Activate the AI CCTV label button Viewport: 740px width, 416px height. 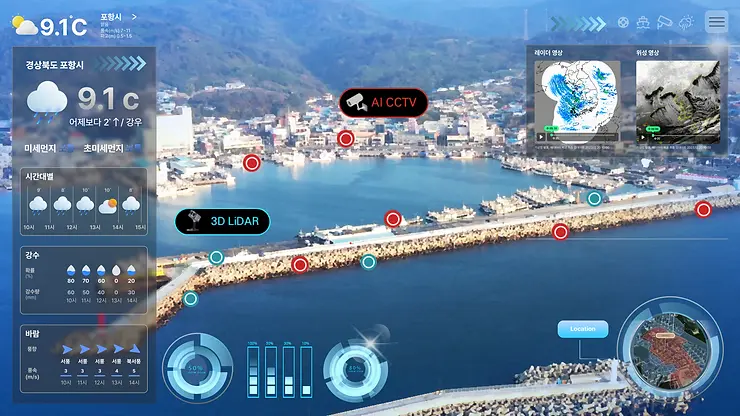pos(384,102)
